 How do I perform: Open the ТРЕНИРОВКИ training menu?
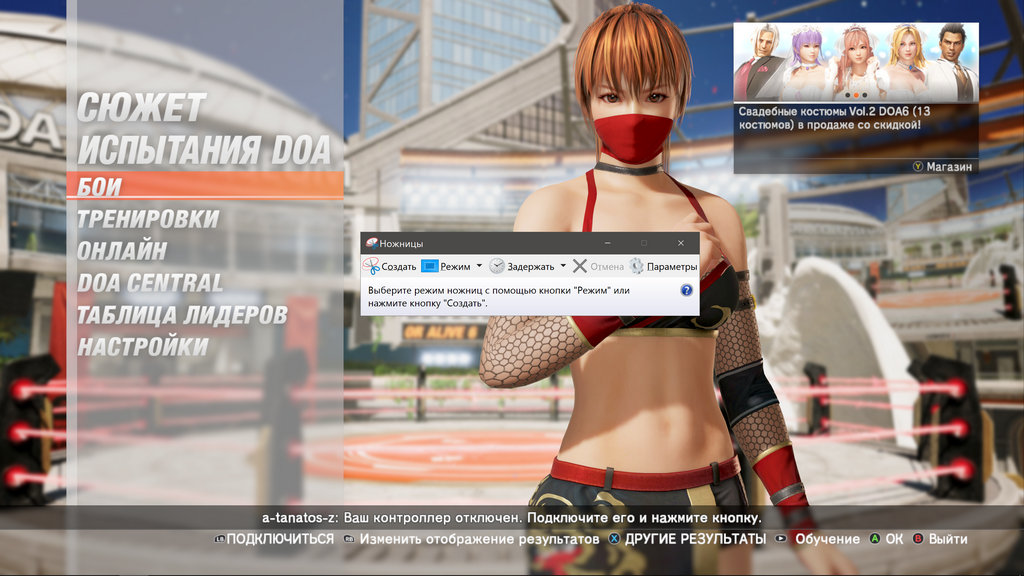click(148, 218)
